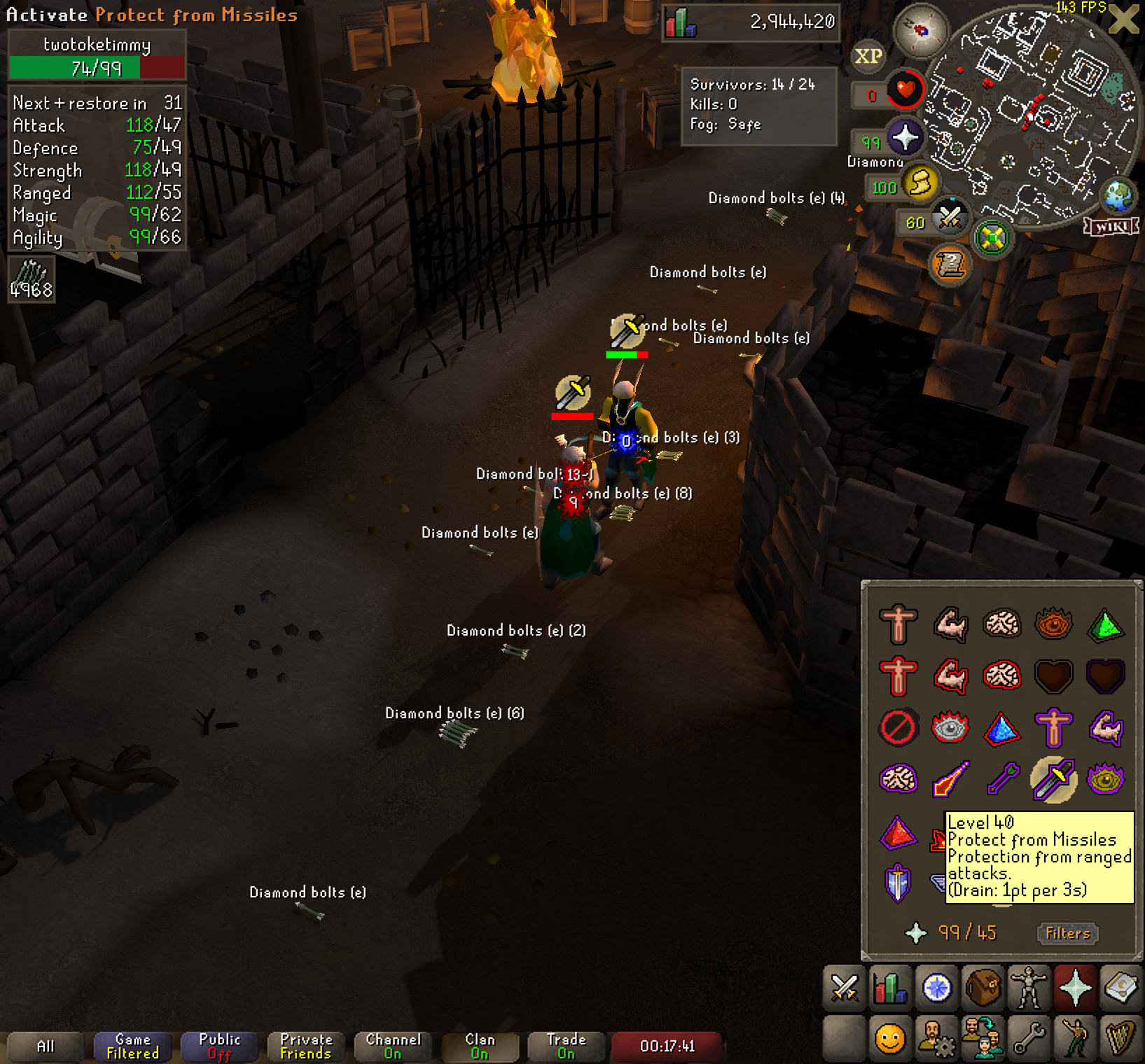Open the Music harp tab
1145x1064 pixels.
(x=1120, y=1038)
